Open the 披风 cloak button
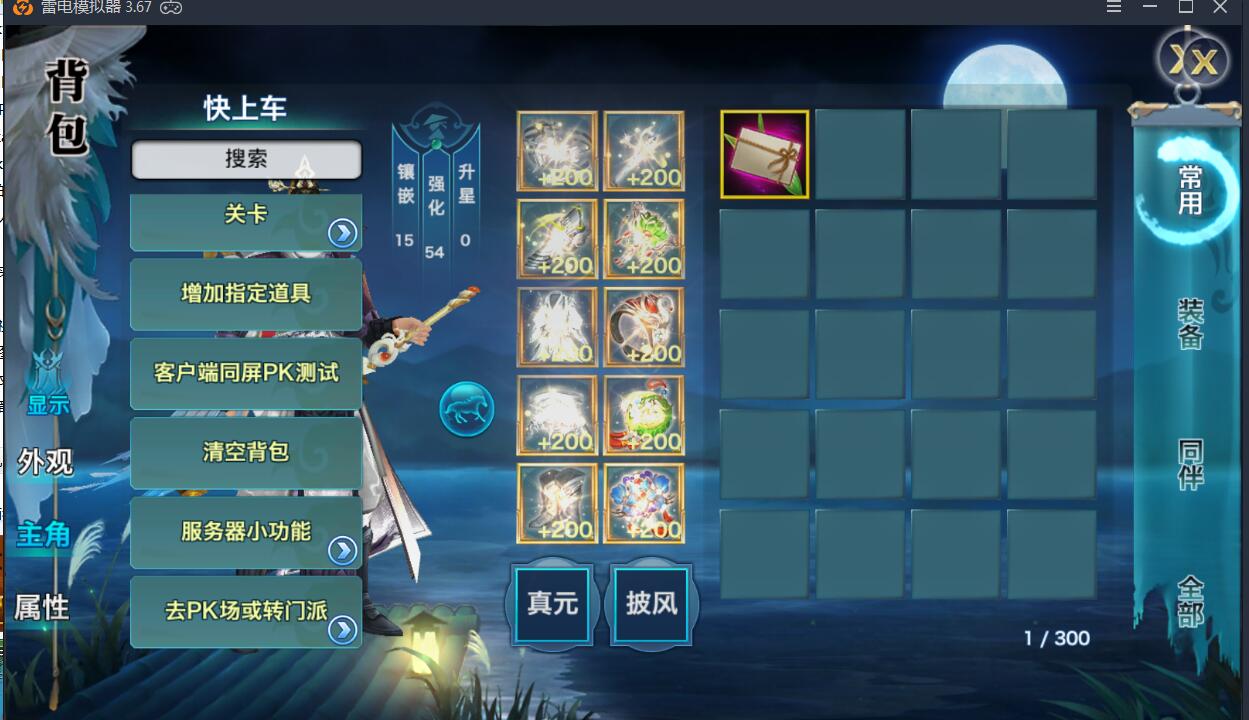Image resolution: width=1249 pixels, height=720 pixels. click(x=651, y=604)
